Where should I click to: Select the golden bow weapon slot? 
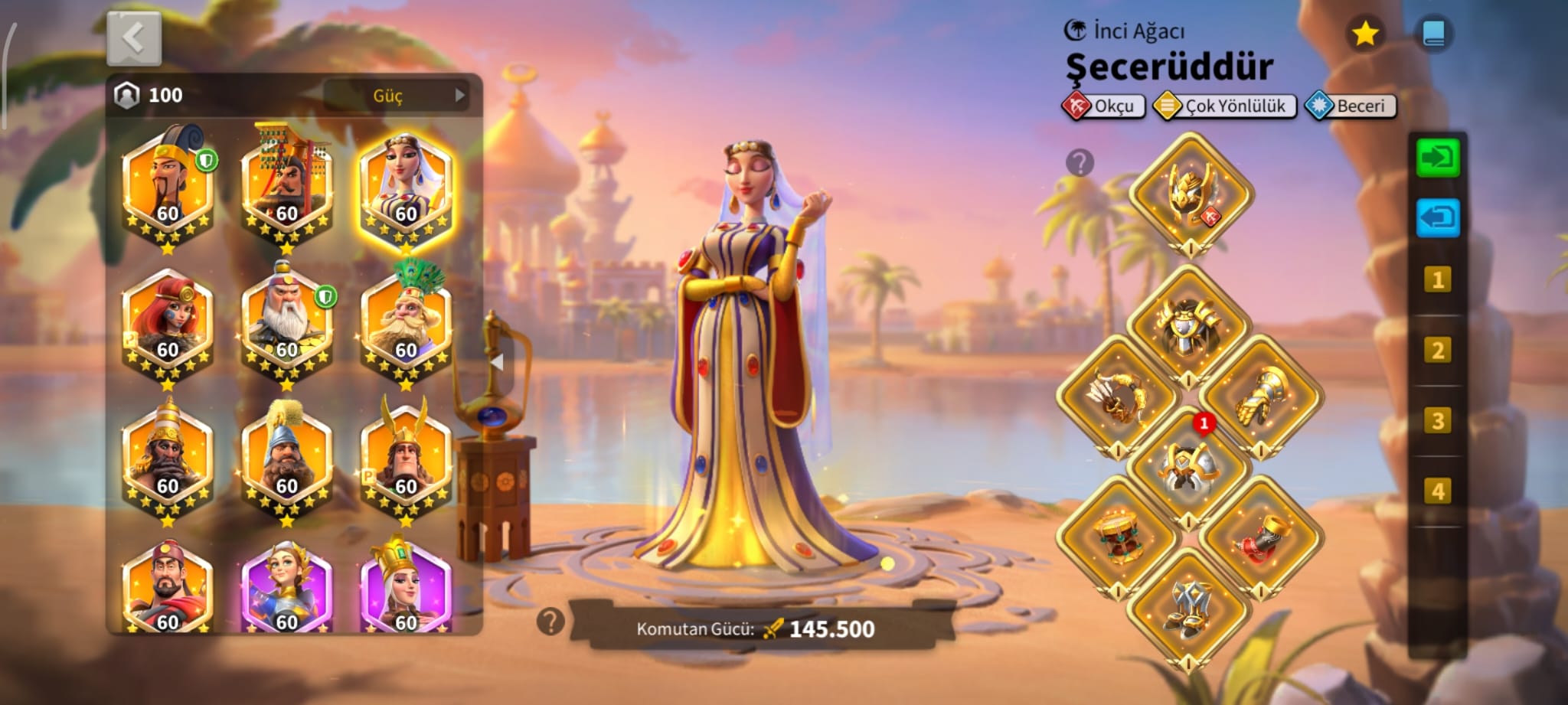click(x=1117, y=397)
